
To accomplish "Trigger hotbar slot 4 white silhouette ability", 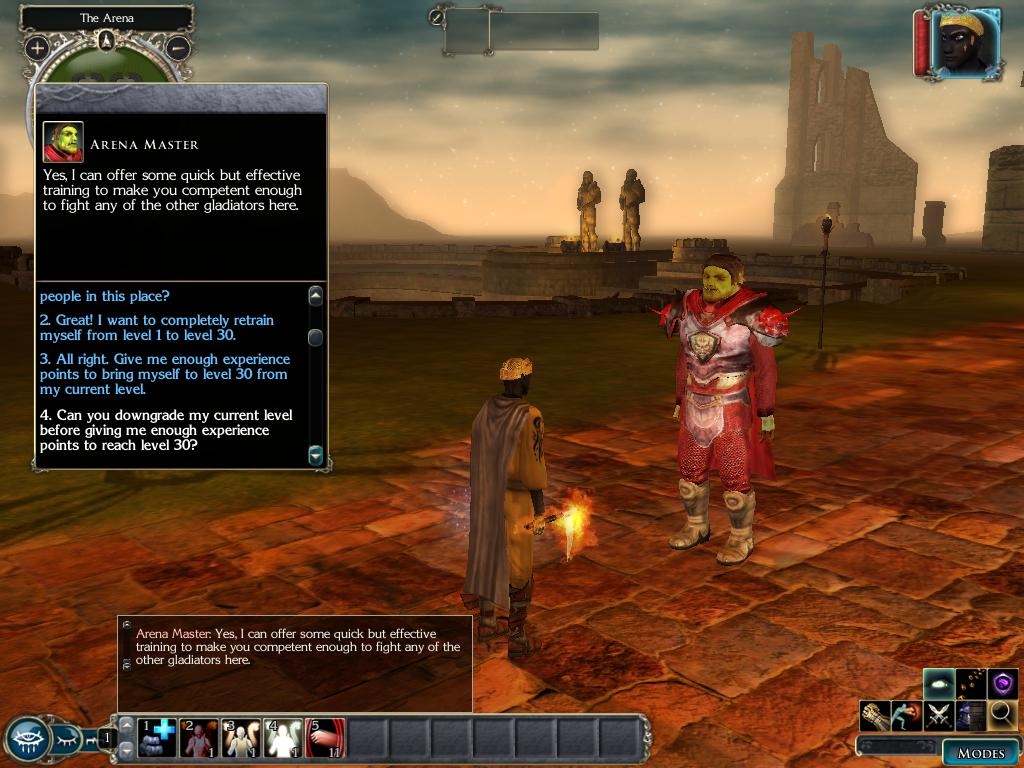I will tap(283, 738).
